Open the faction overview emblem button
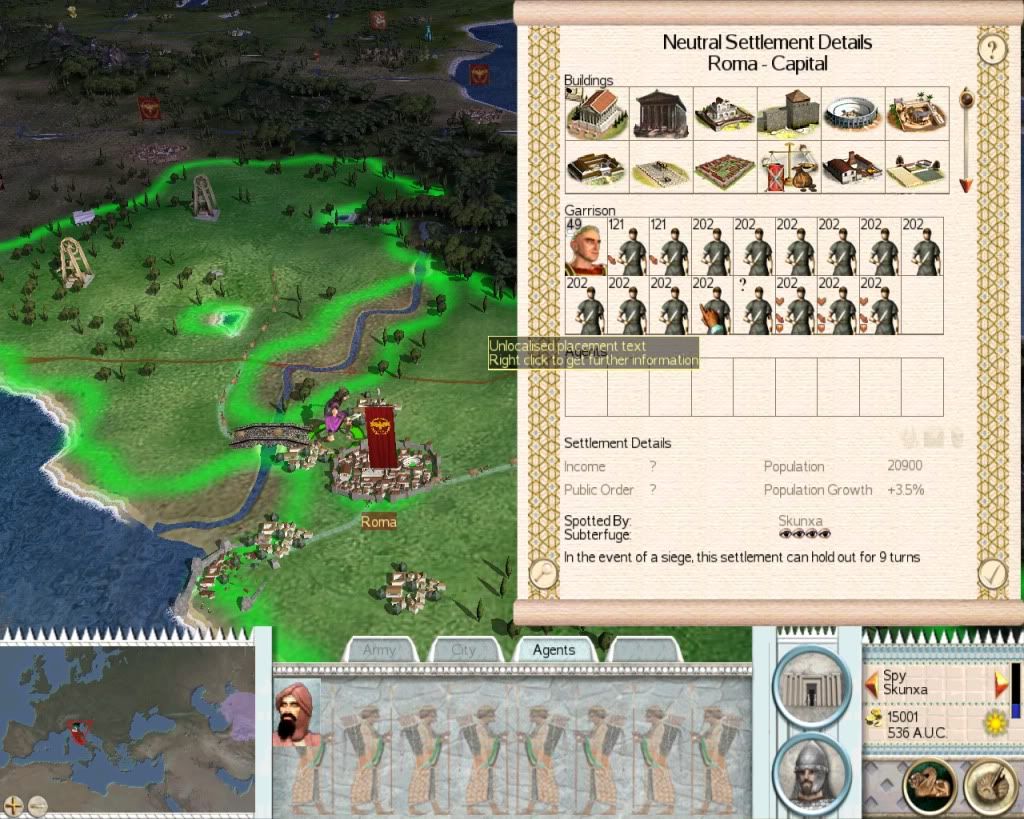Image resolution: width=1024 pixels, height=819 pixels. click(x=929, y=786)
